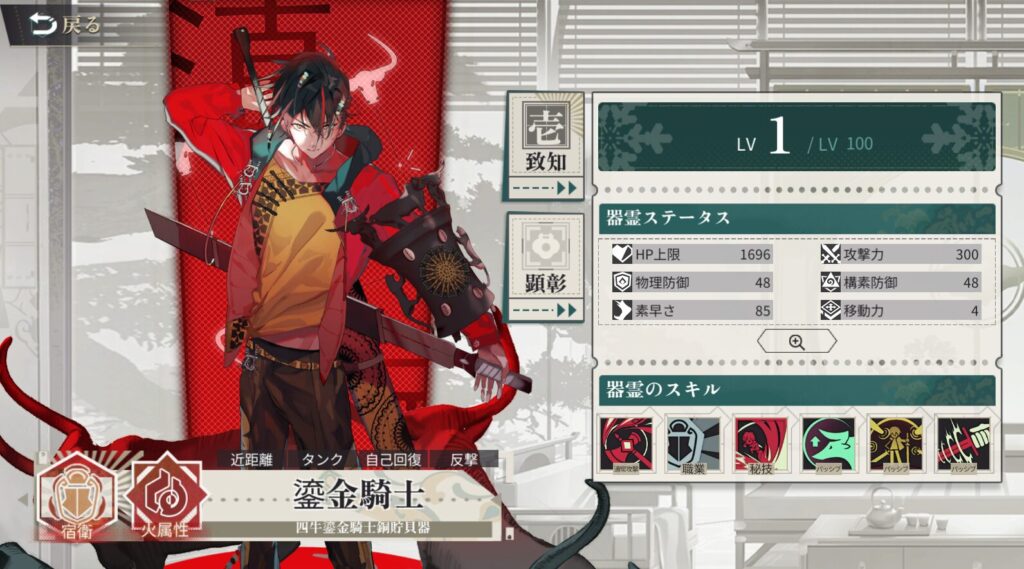Image resolution: width=1024 pixels, height=569 pixels.
Task: Select the タンク trait tag
Action: pos(323,460)
